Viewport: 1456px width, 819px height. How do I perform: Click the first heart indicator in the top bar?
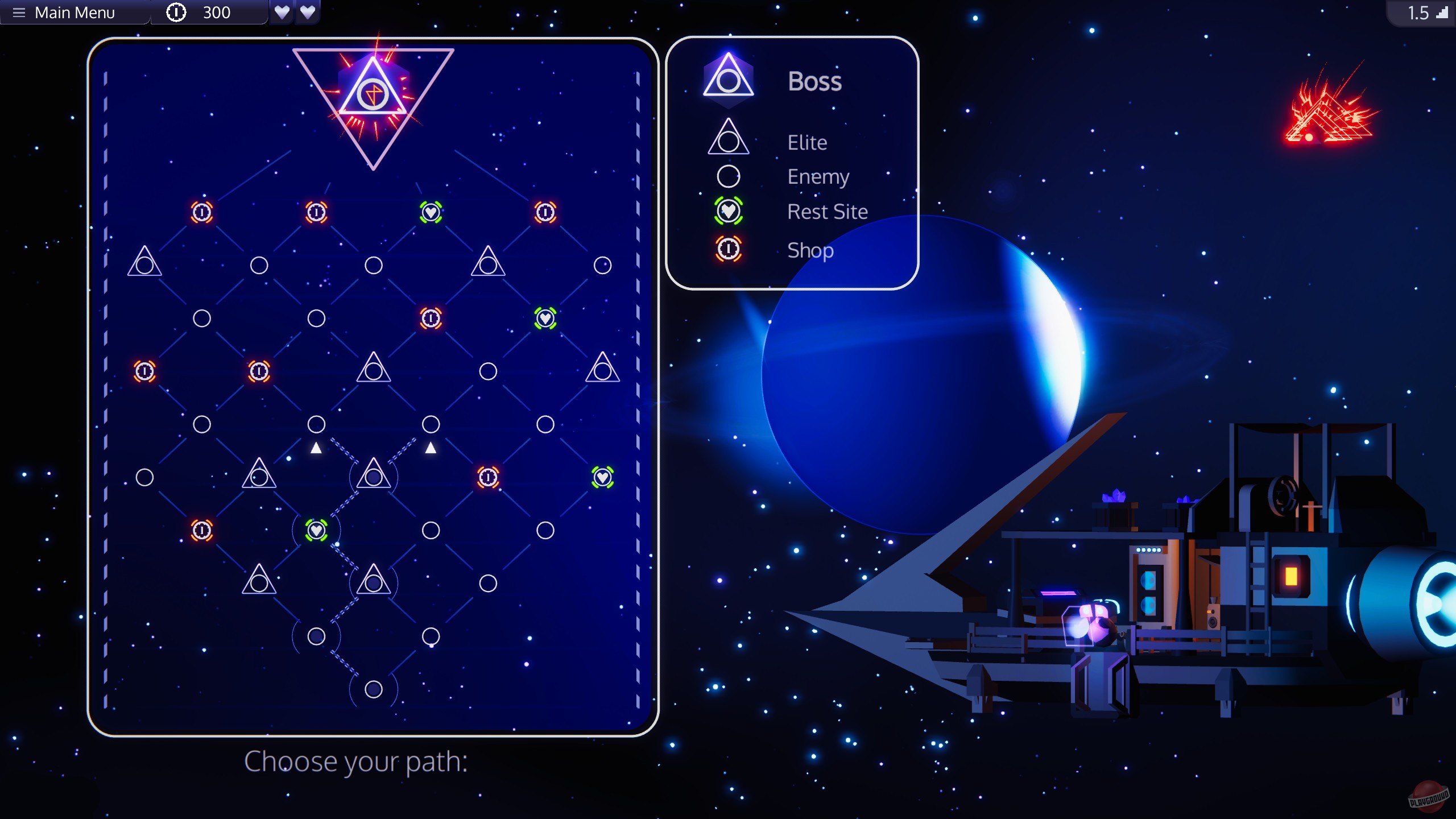click(x=283, y=12)
